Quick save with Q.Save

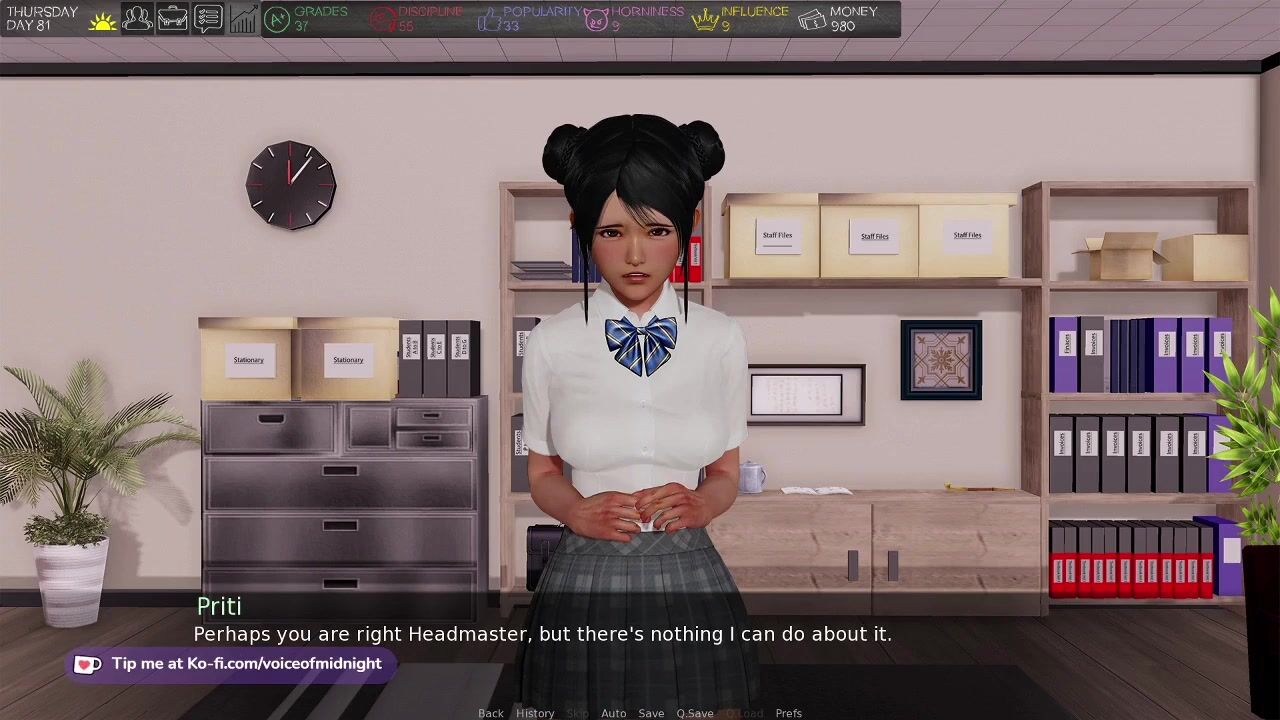[x=694, y=713]
